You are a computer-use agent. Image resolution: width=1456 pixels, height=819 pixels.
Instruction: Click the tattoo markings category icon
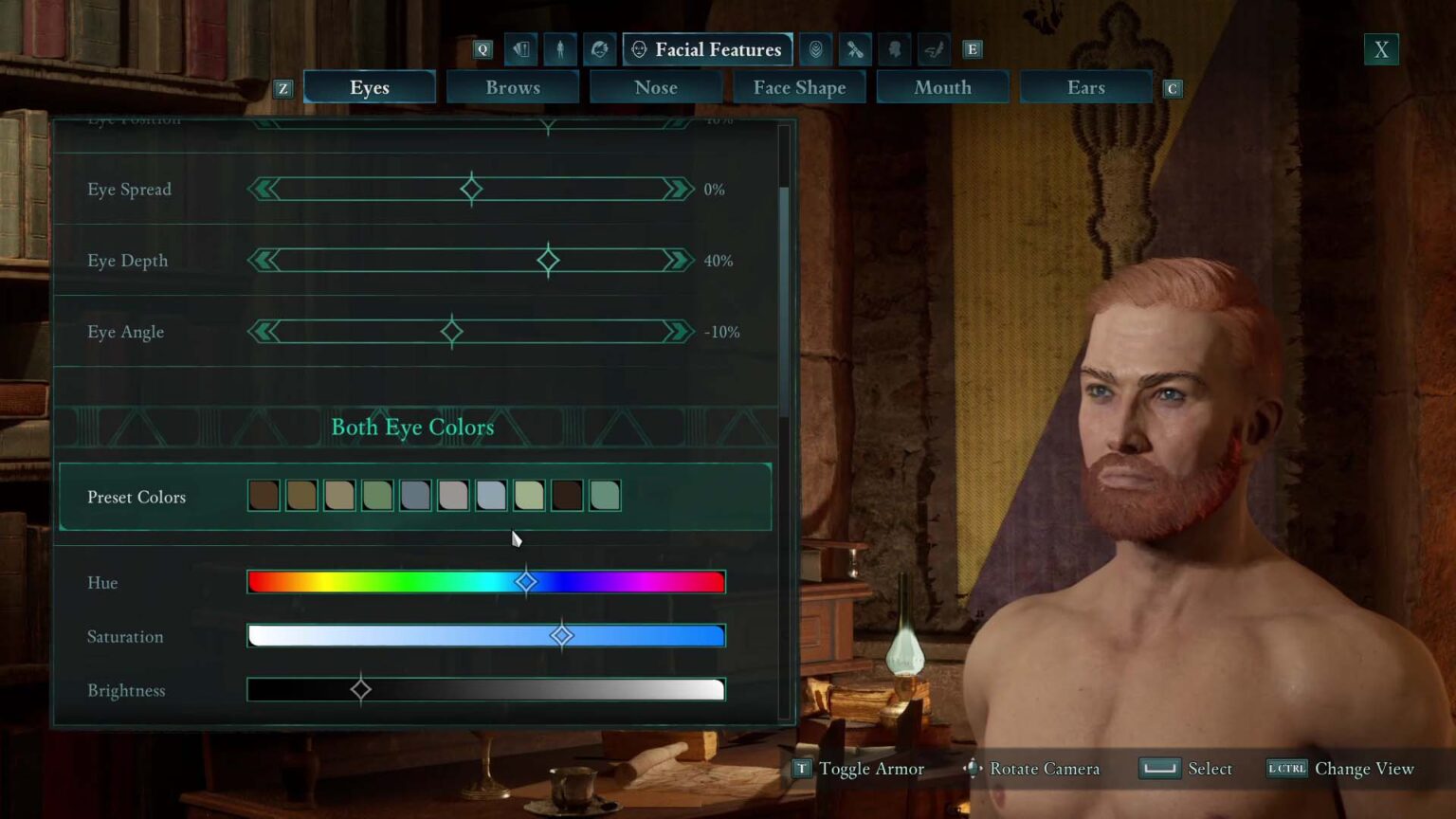point(933,49)
